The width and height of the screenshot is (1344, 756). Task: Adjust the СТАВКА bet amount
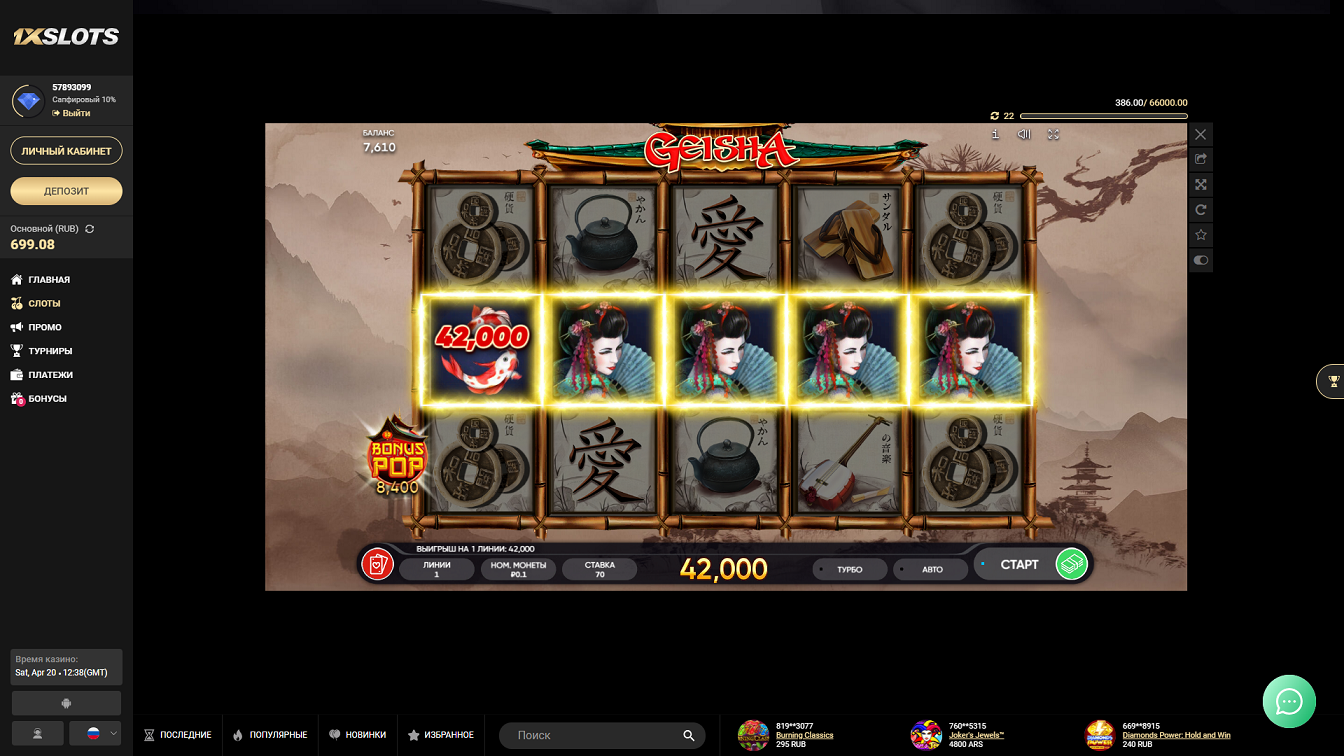[599, 569]
